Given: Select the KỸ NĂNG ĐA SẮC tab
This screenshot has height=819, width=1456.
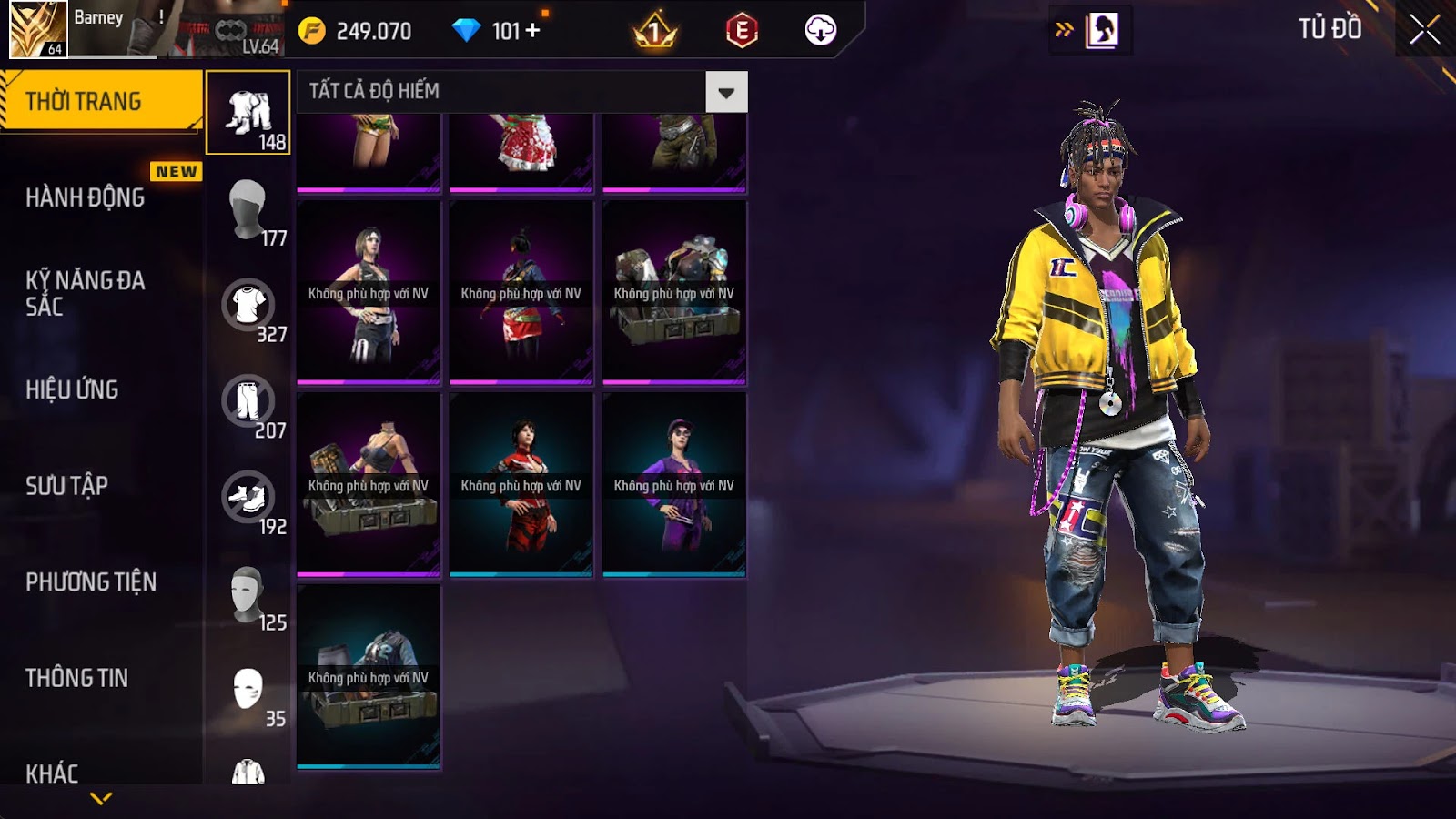Looking at the screenshot, I should pyautogui.click(x=86, y=293).
